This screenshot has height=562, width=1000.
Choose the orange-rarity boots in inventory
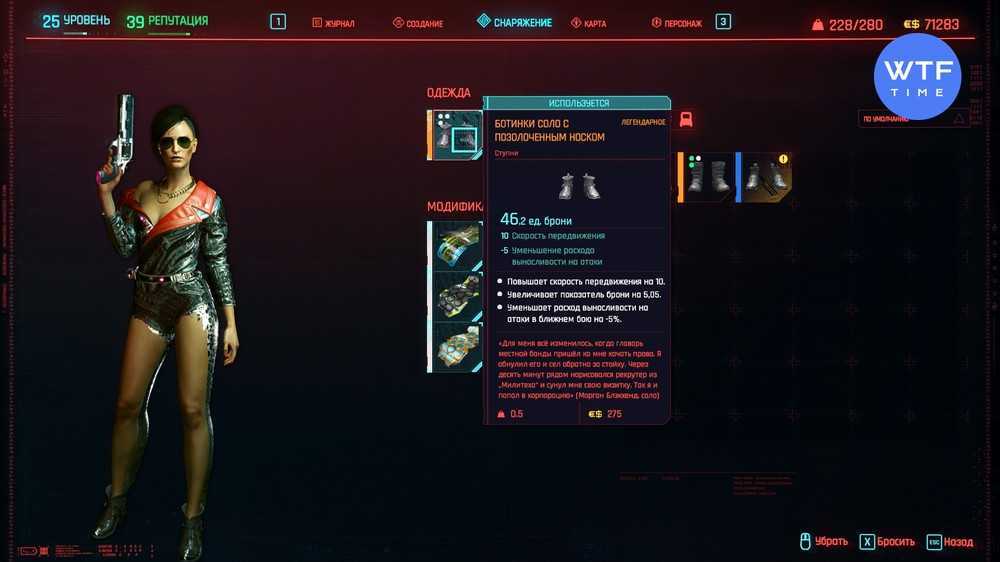coord(708,176)
